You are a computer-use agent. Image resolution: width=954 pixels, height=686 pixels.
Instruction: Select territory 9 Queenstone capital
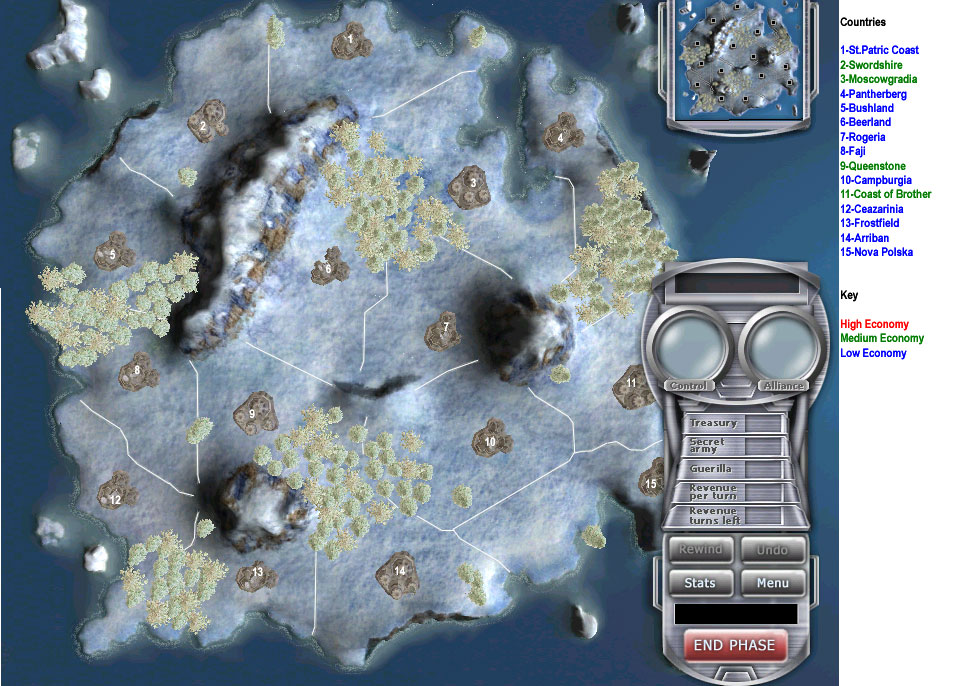pos(252,412)
